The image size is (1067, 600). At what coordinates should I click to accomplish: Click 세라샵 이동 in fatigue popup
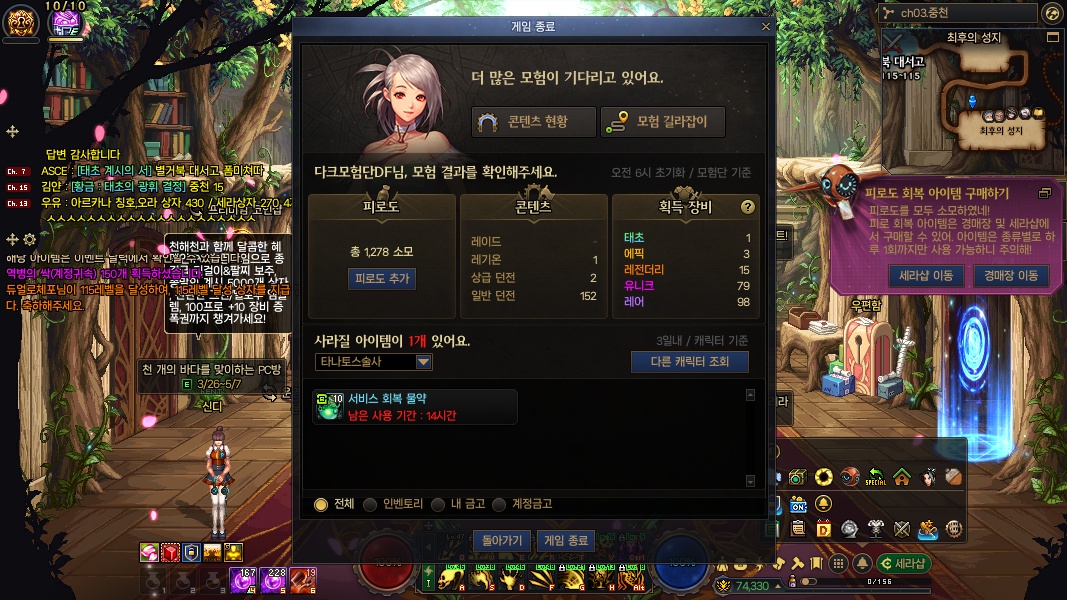[x=927, y=276]
